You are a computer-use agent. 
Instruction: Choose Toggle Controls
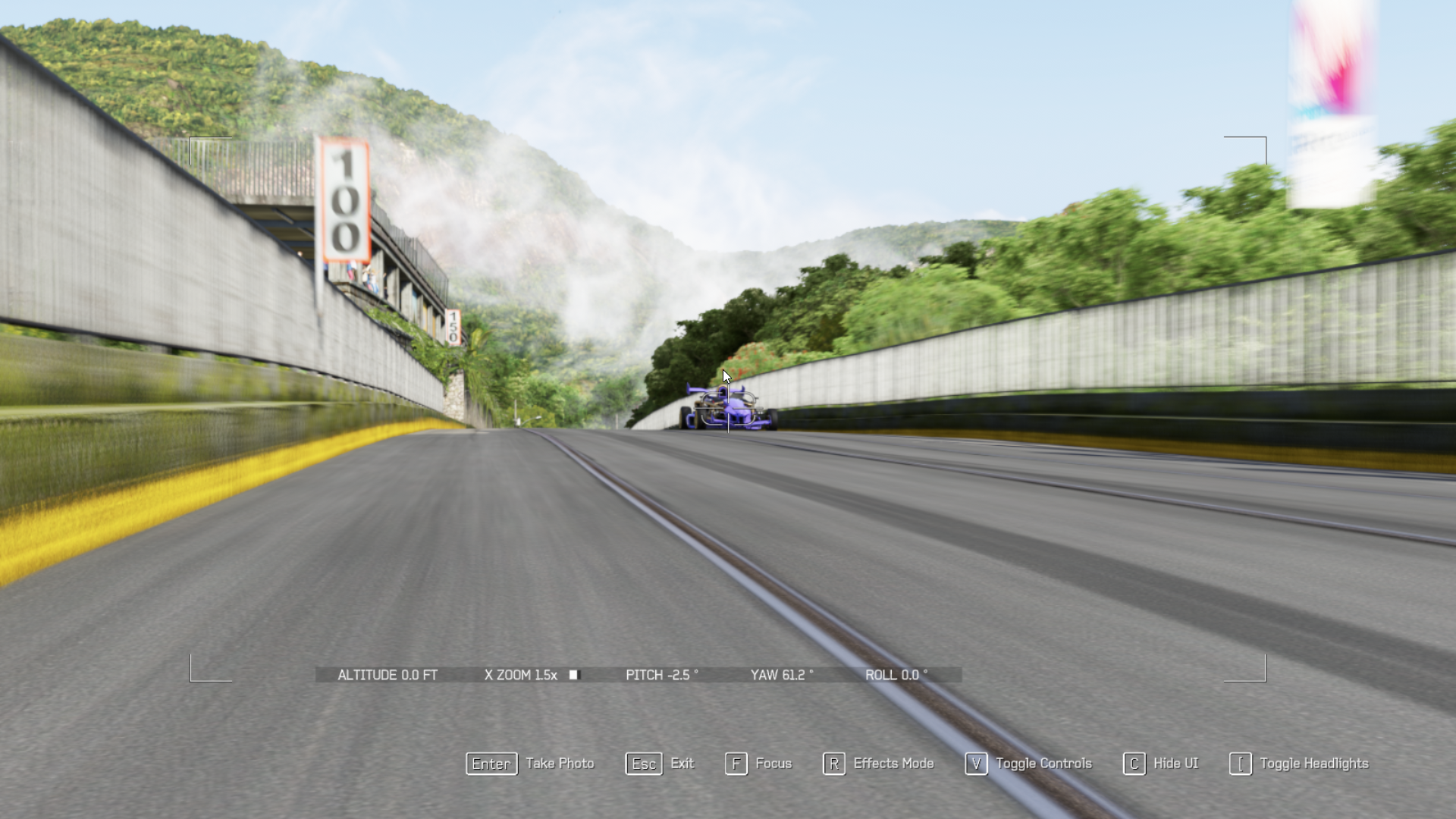point(1028,764)
